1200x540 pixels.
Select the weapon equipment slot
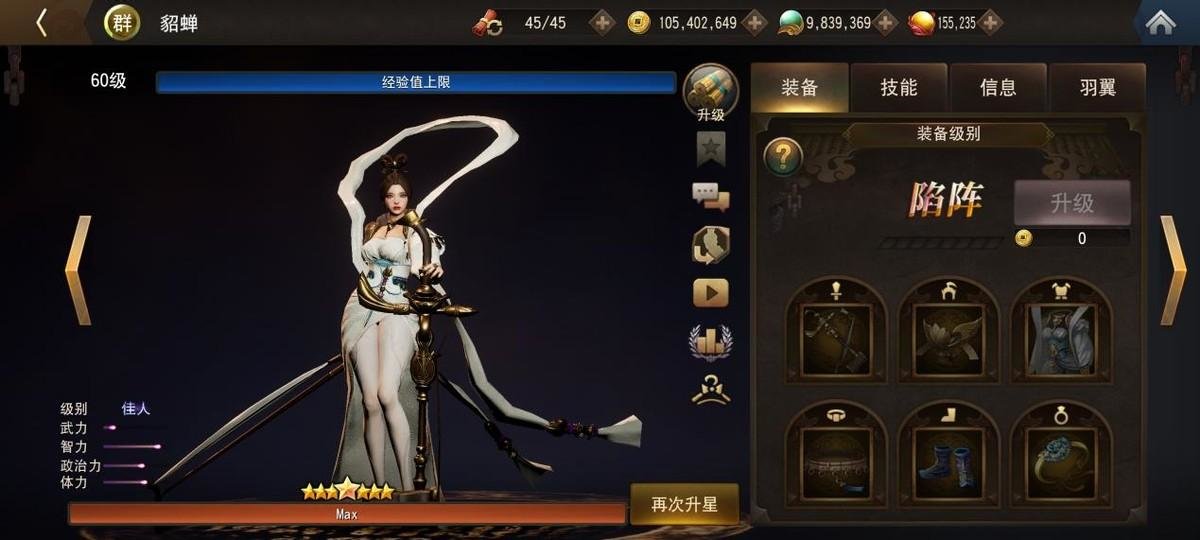836,336
